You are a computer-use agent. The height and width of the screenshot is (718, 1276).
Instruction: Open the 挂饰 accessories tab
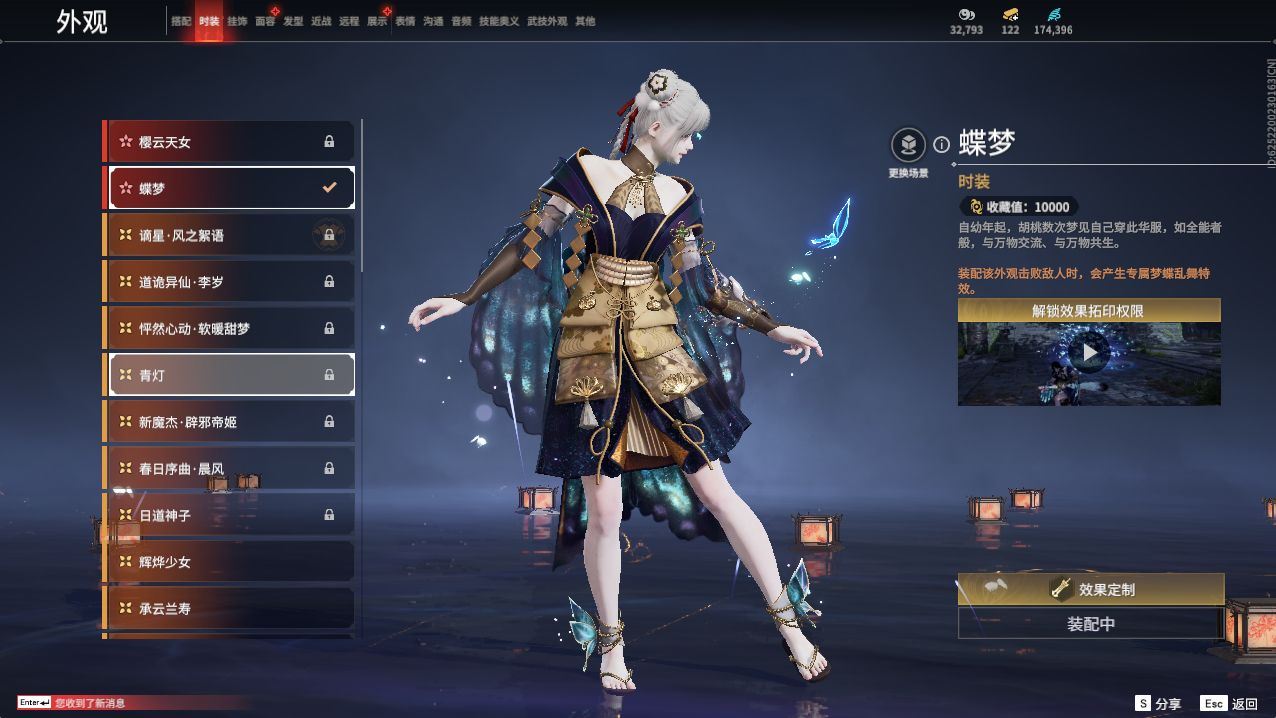pos(237,21)
